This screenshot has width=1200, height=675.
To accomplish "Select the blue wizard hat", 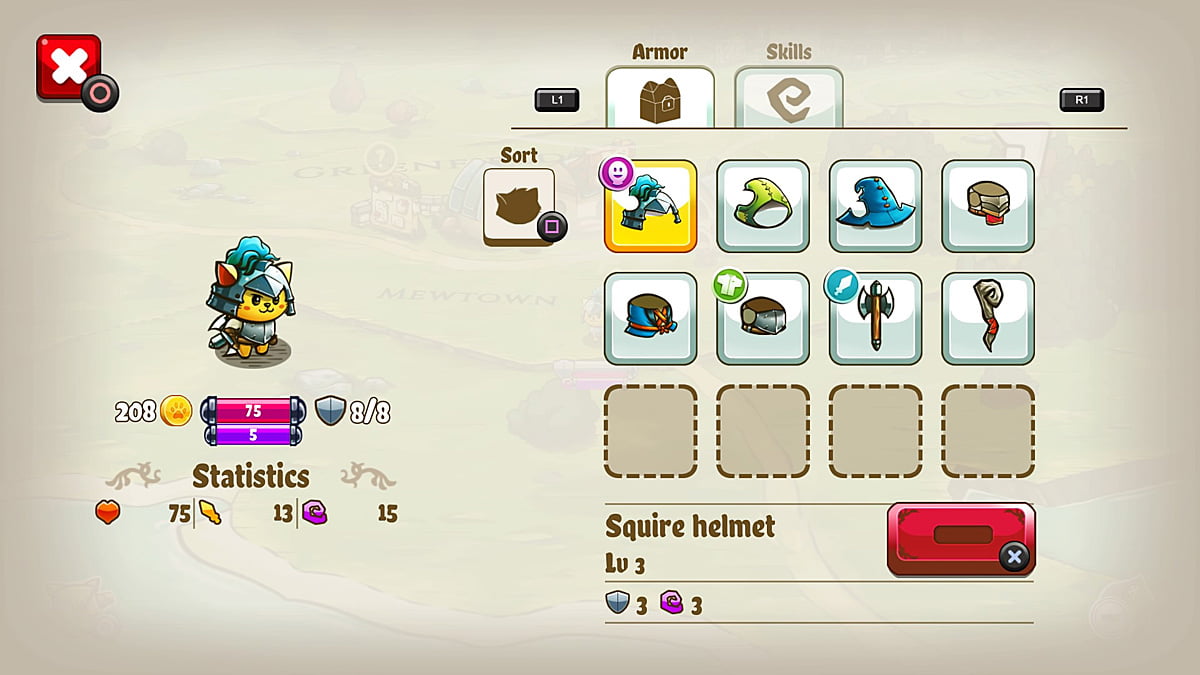I will (875, 206).
